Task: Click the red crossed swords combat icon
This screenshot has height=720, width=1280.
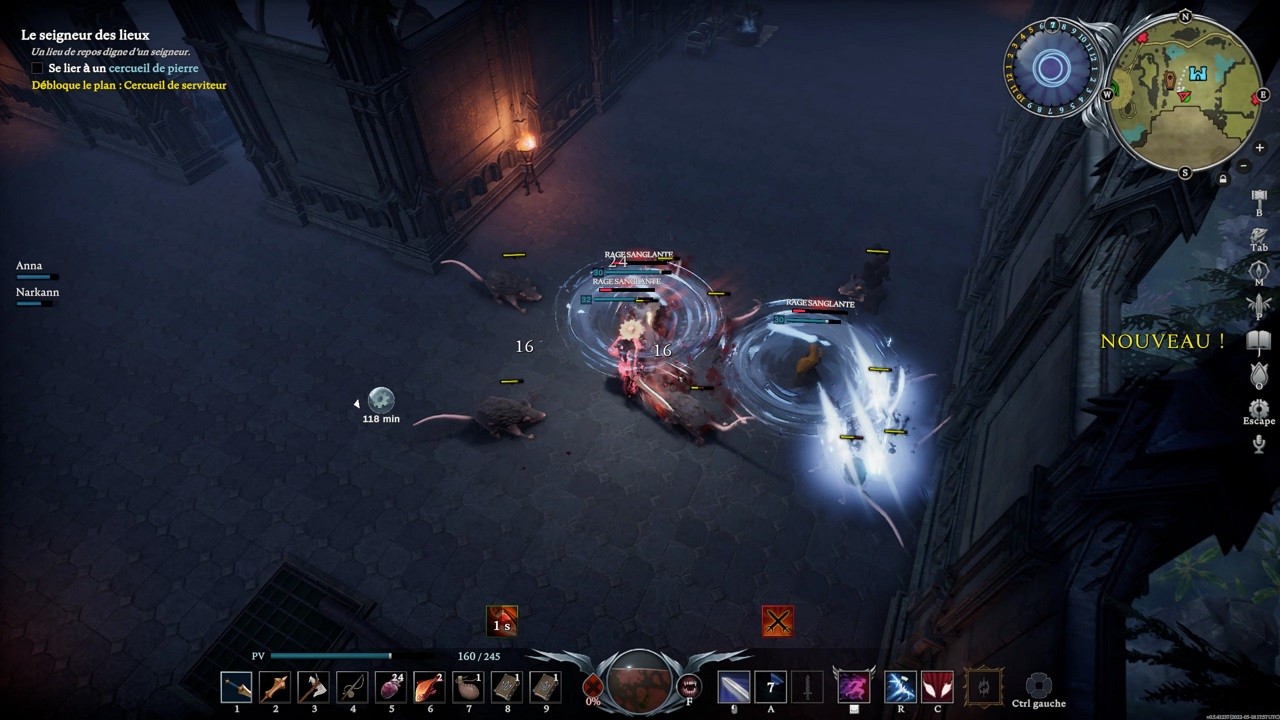Action: [778, 621]
